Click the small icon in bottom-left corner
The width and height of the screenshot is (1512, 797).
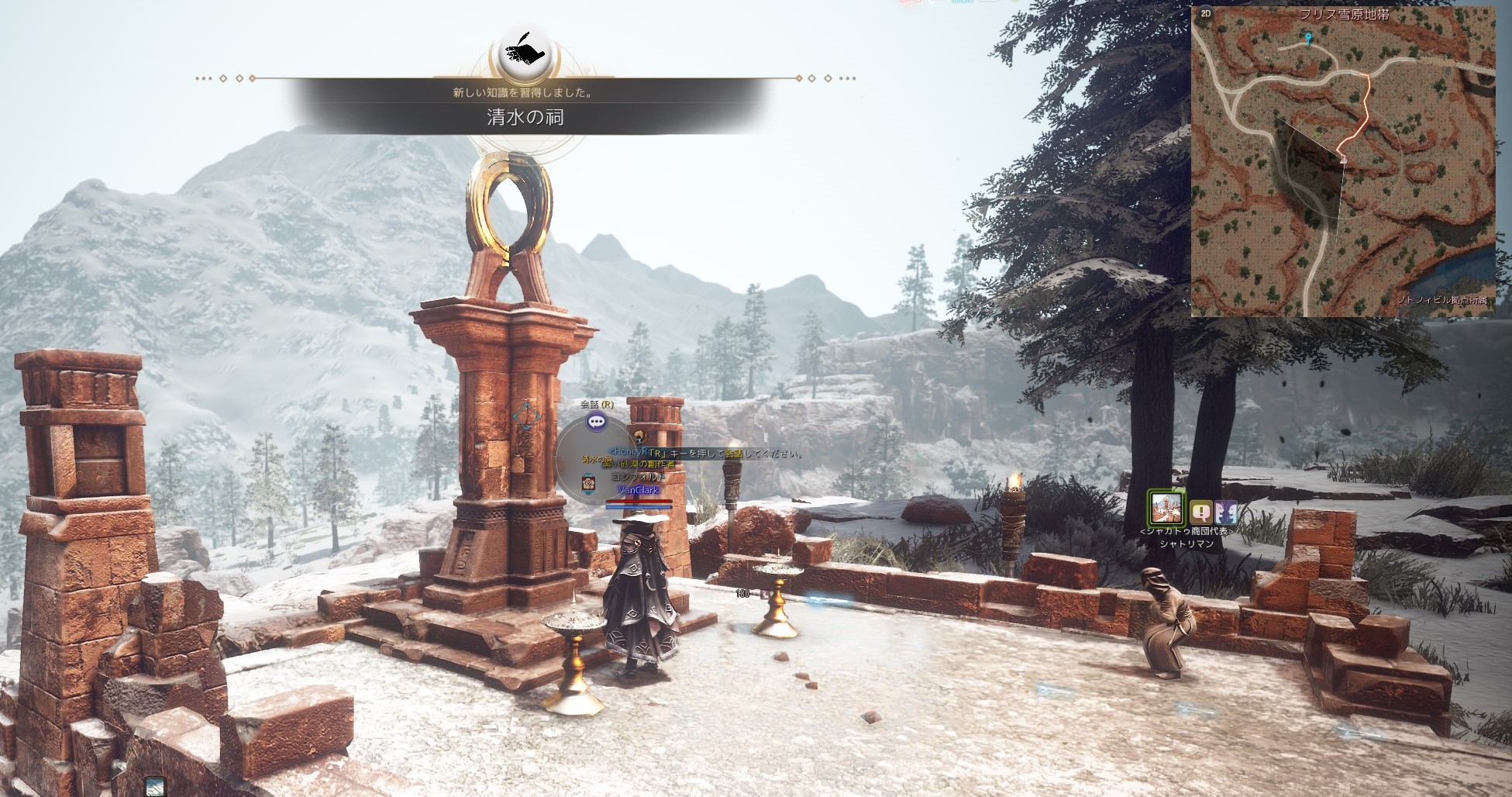(x=155, y=785)
